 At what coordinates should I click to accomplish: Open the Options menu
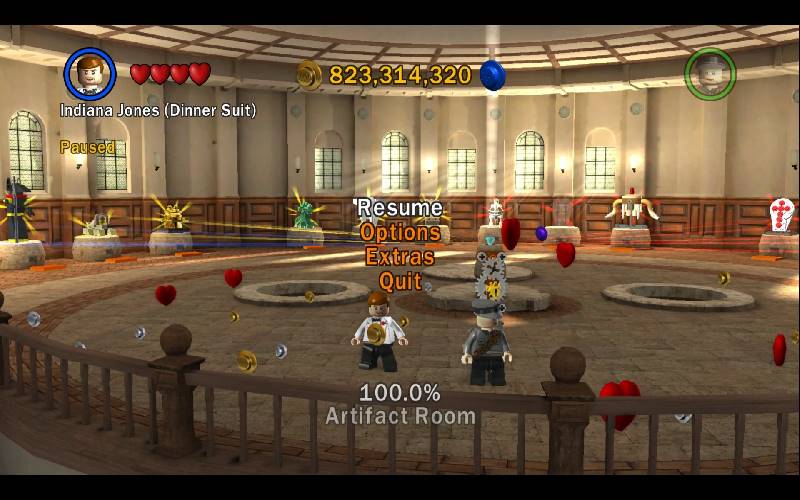[x=400, y=232]
